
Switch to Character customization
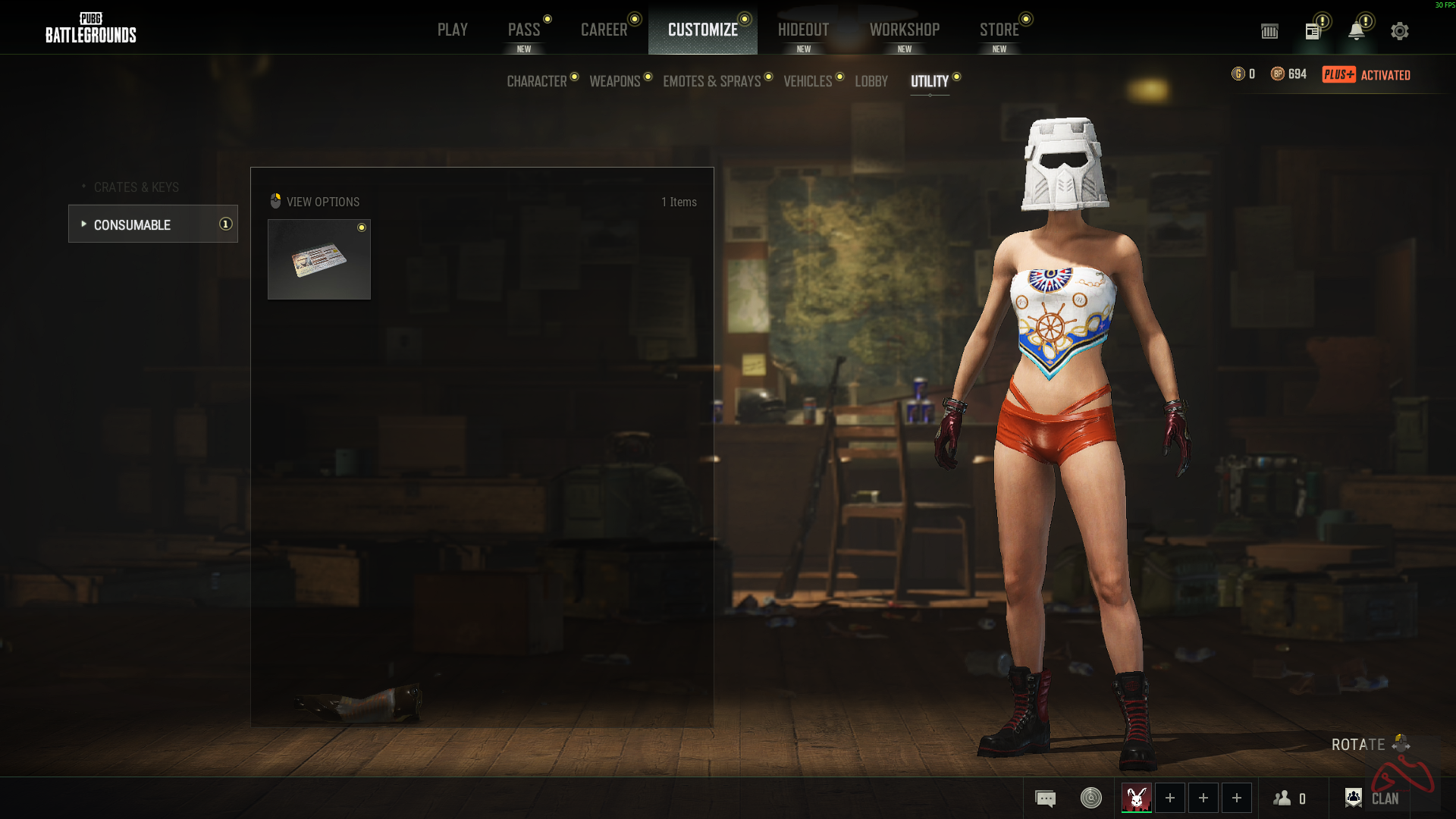536,81
